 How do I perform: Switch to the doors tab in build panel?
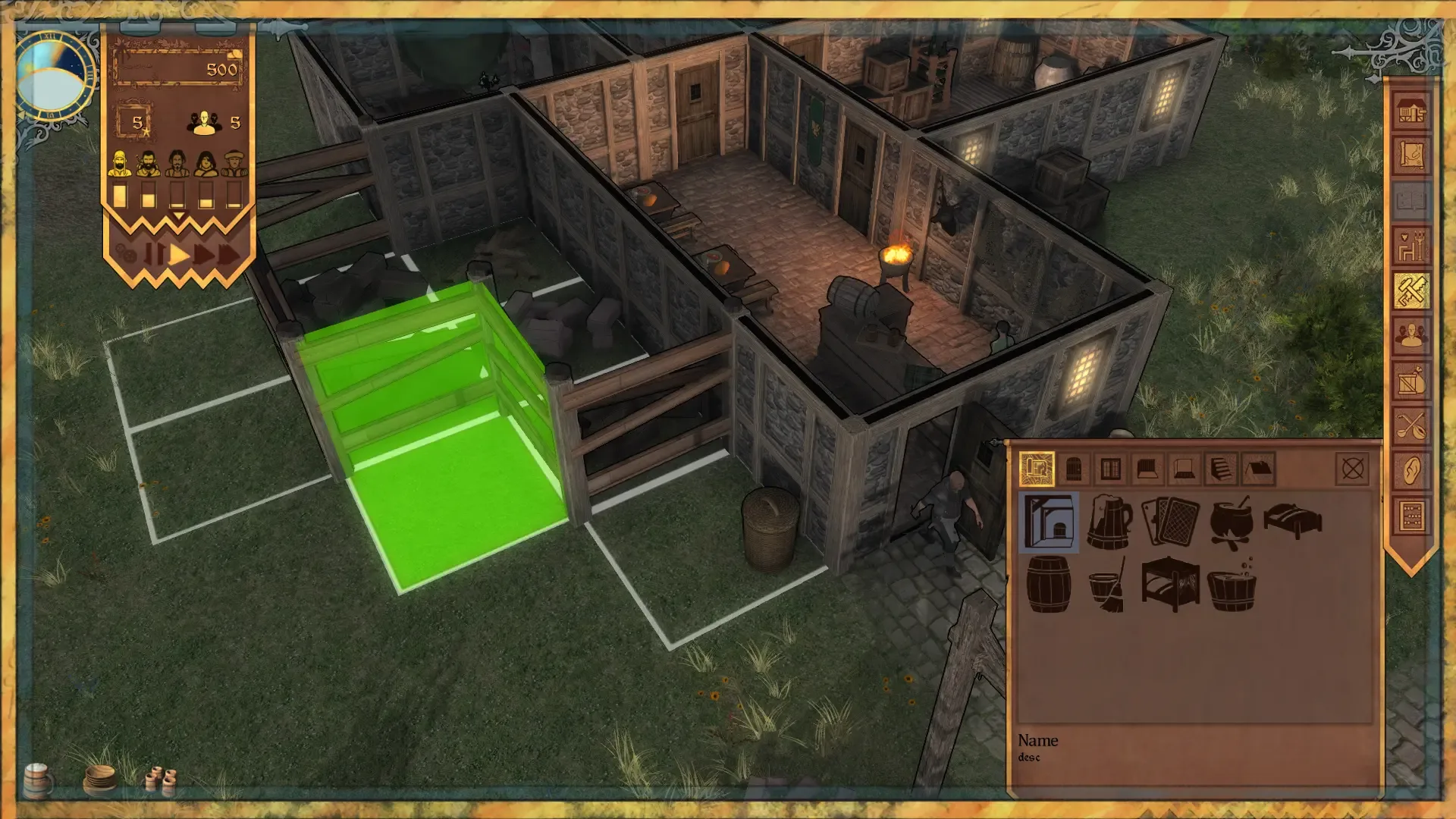click(1074, 469)
